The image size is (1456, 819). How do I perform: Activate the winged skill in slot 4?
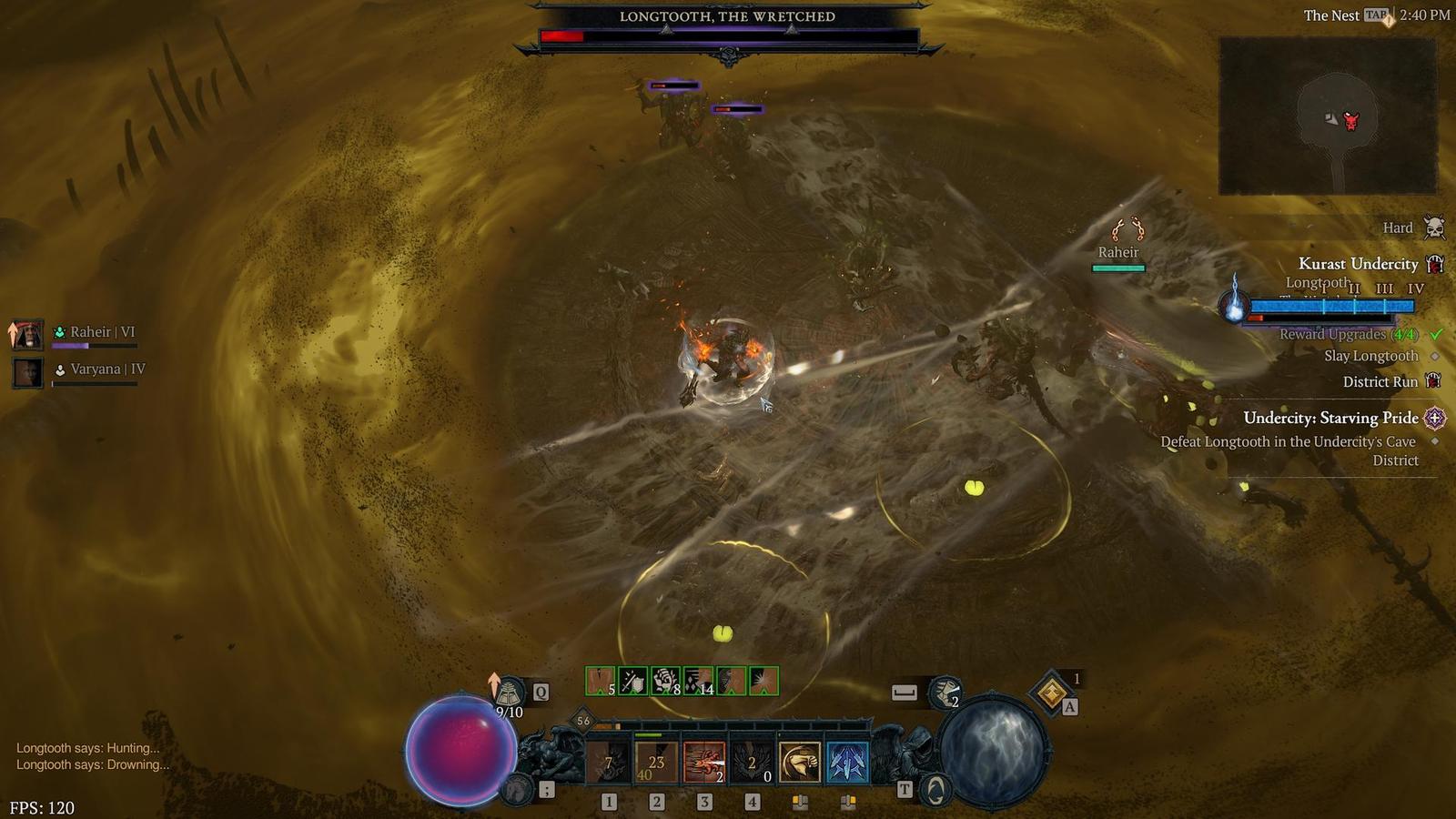point(752,763)
